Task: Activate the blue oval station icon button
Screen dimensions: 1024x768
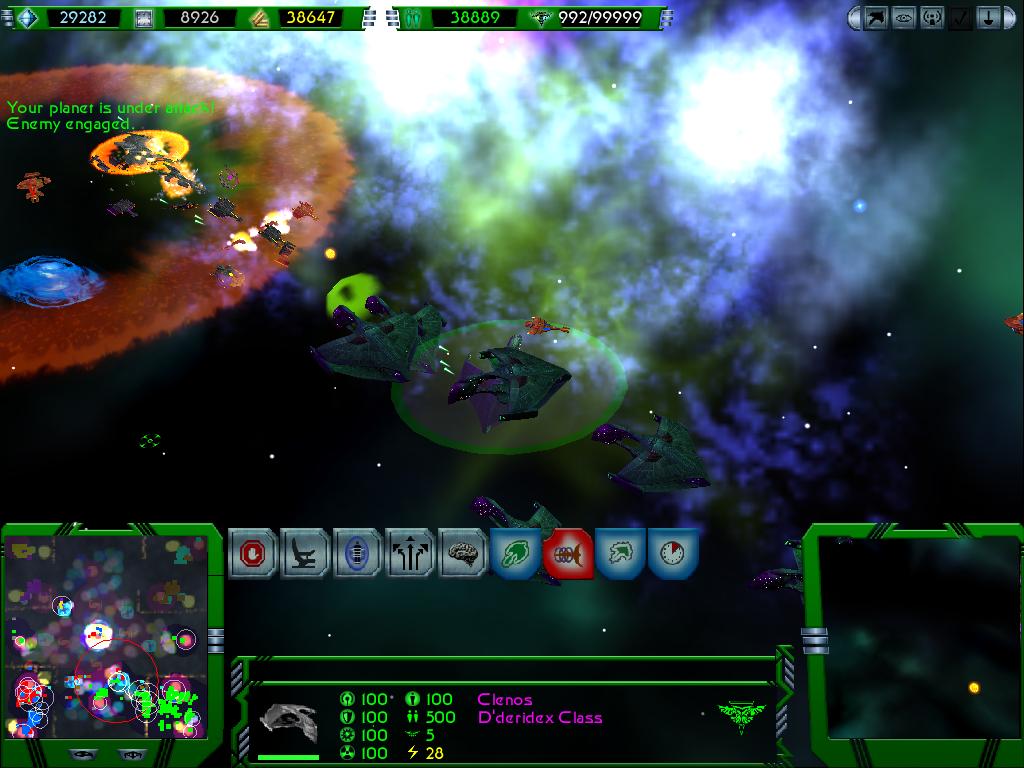Action: click(x=357, y=553)
